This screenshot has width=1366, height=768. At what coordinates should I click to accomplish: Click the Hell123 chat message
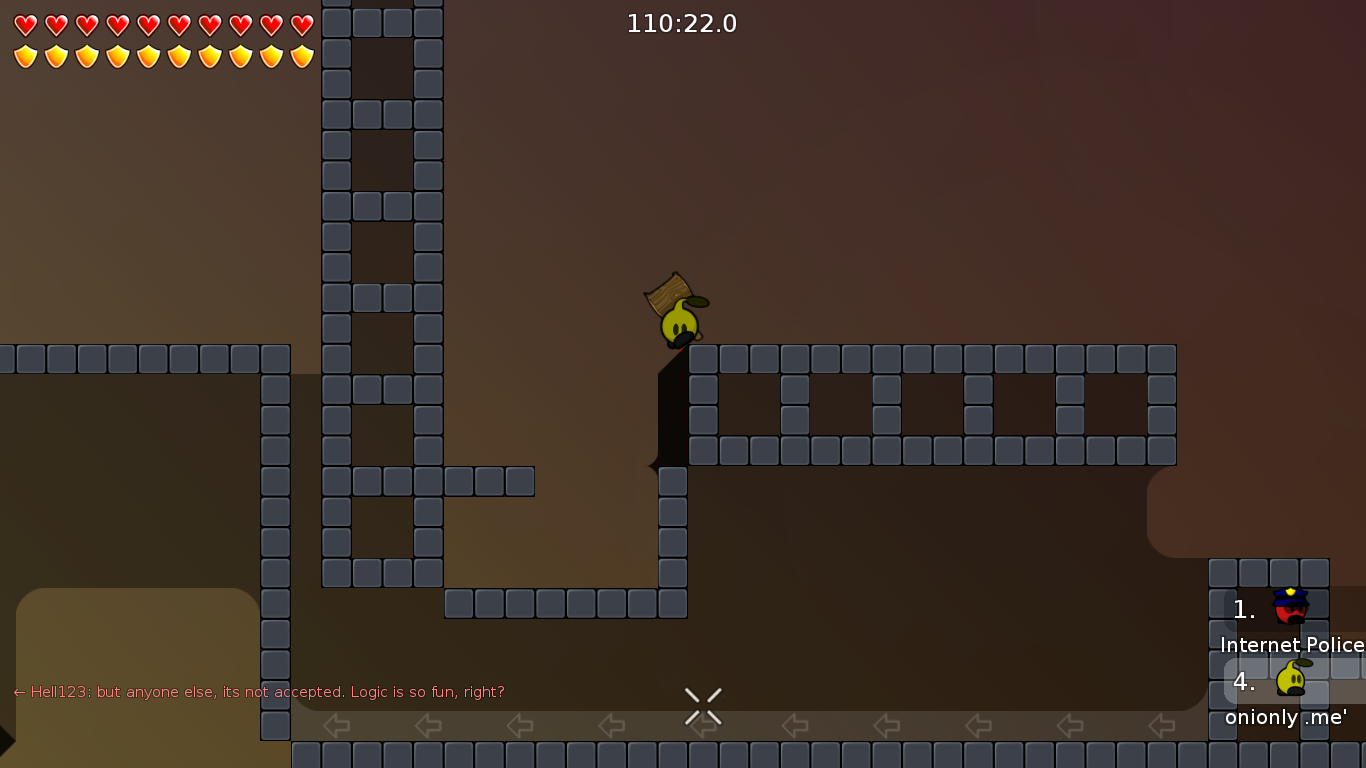[x=259, y=692]
